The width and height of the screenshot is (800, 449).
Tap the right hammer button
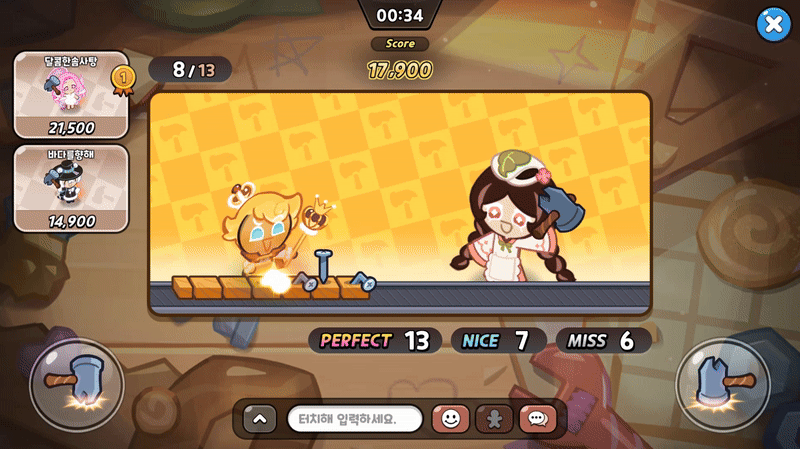[722, 385]
